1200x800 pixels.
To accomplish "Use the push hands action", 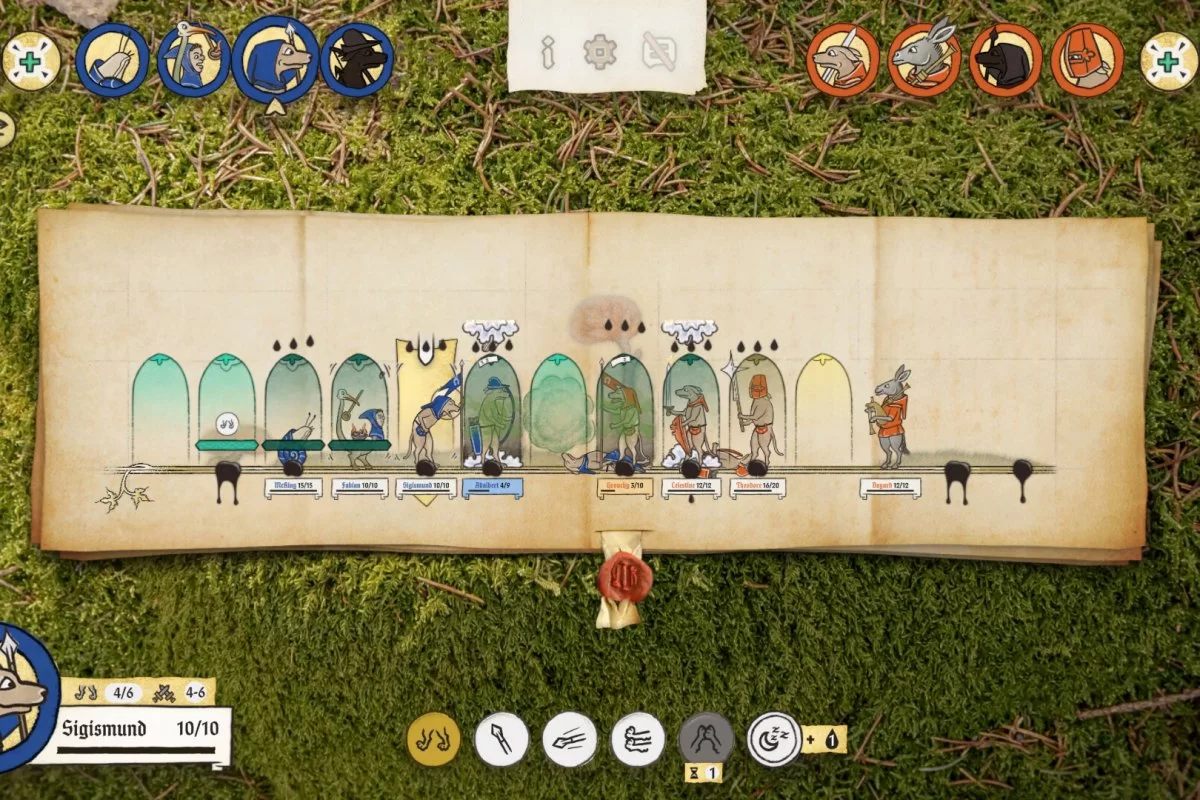I will [x=638, y=739].
